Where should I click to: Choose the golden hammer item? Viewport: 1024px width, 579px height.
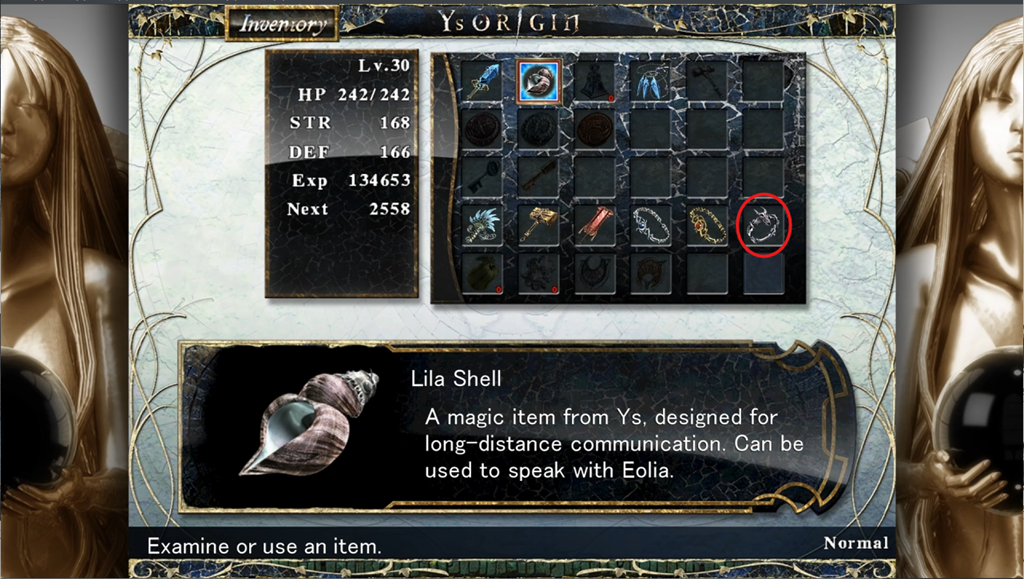pos(540,226)
